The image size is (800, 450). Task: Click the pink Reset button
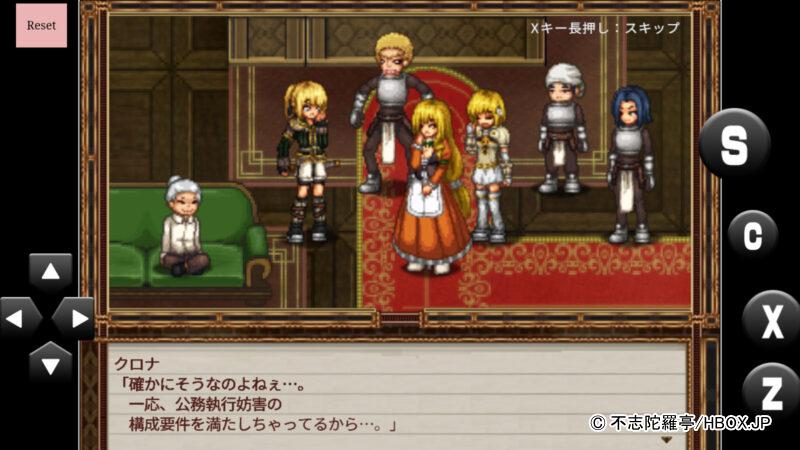point(41,25)
